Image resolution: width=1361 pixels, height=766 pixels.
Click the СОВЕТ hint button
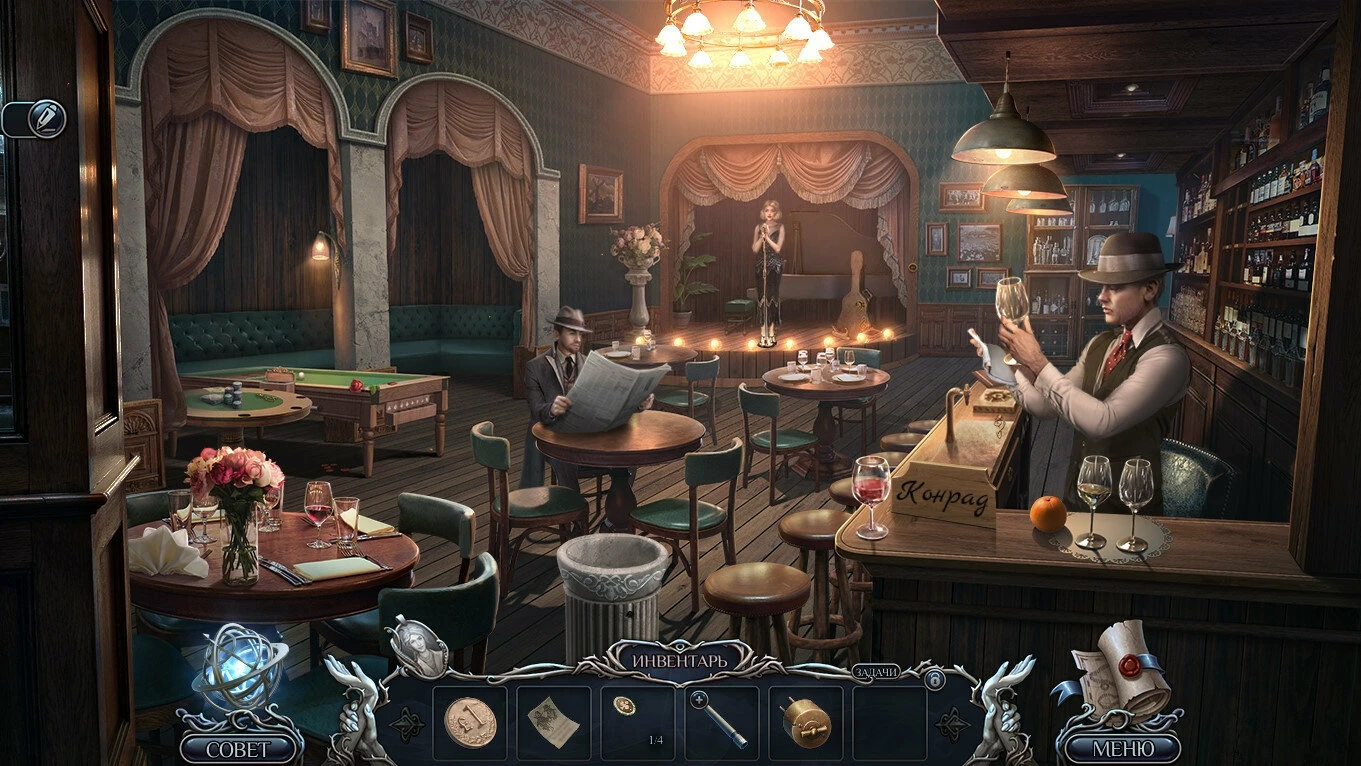click(238, 748)
